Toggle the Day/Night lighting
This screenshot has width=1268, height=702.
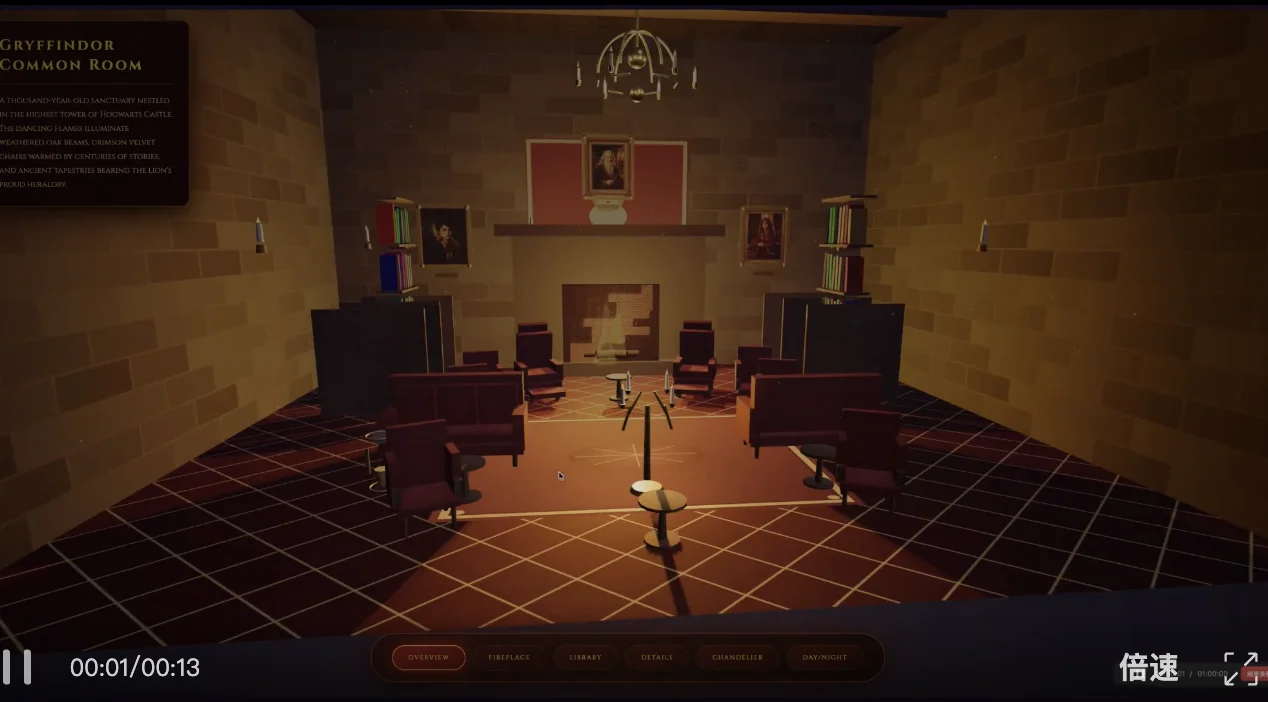(824, 657)
